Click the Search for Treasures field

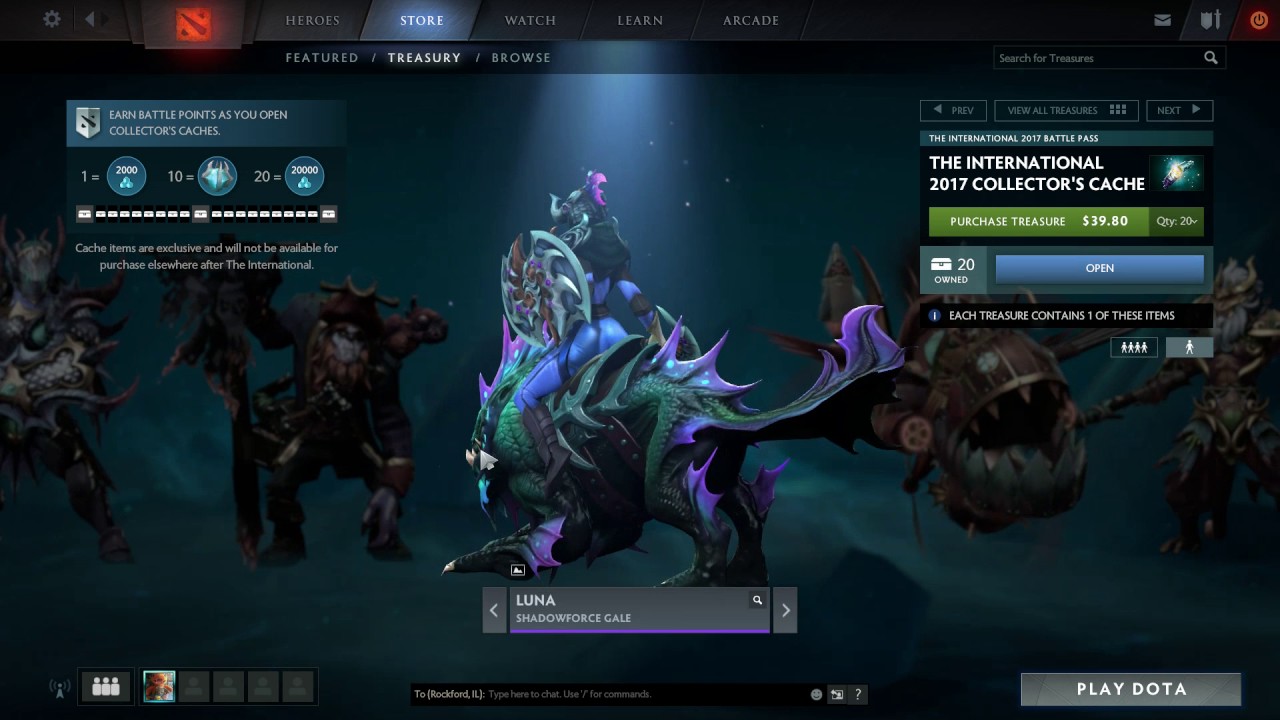tap(1098, 58)
